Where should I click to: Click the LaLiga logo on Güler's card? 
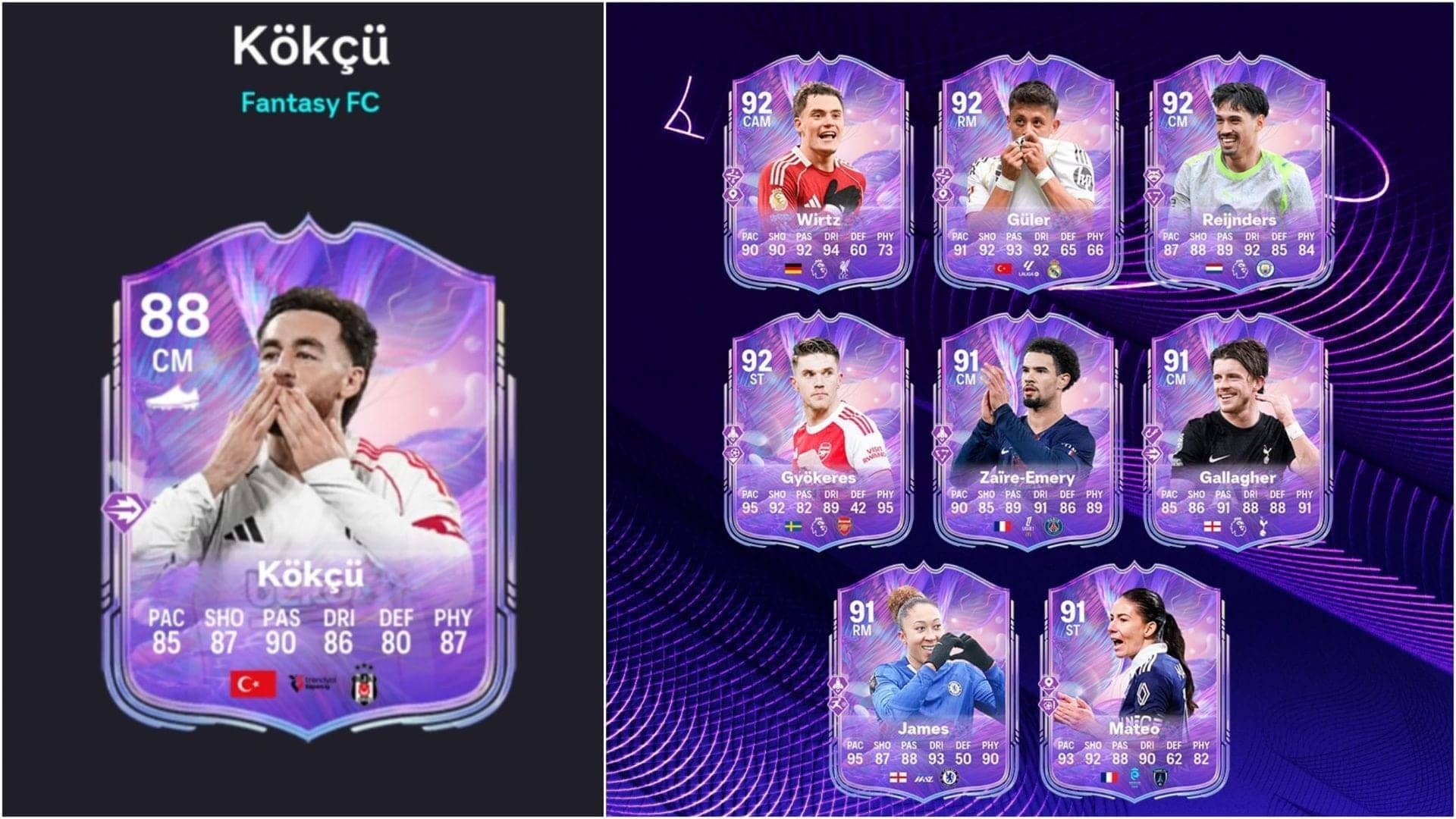[1028, 268]
